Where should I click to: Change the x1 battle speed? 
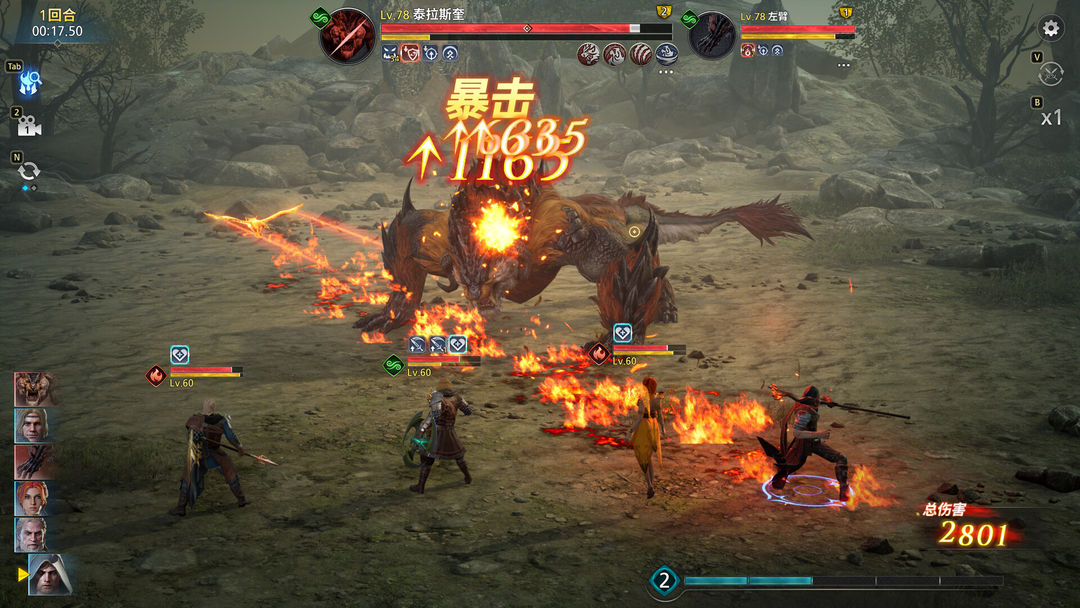click(x=1051, y=118)
